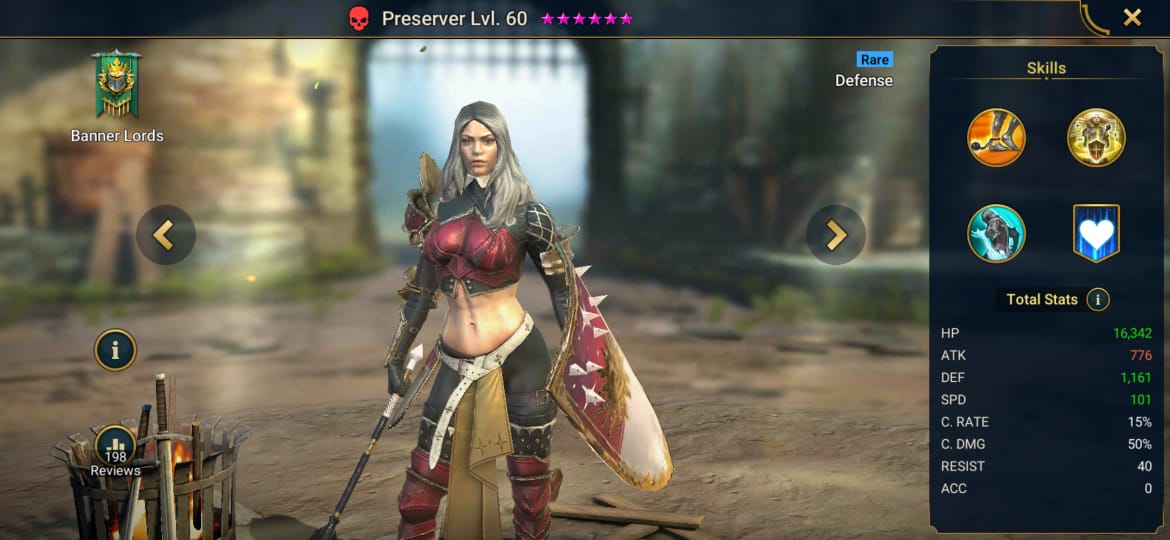Close the champion screen with the X
The height and width of the screenshot is (540, 1170).
[1132, 17]
